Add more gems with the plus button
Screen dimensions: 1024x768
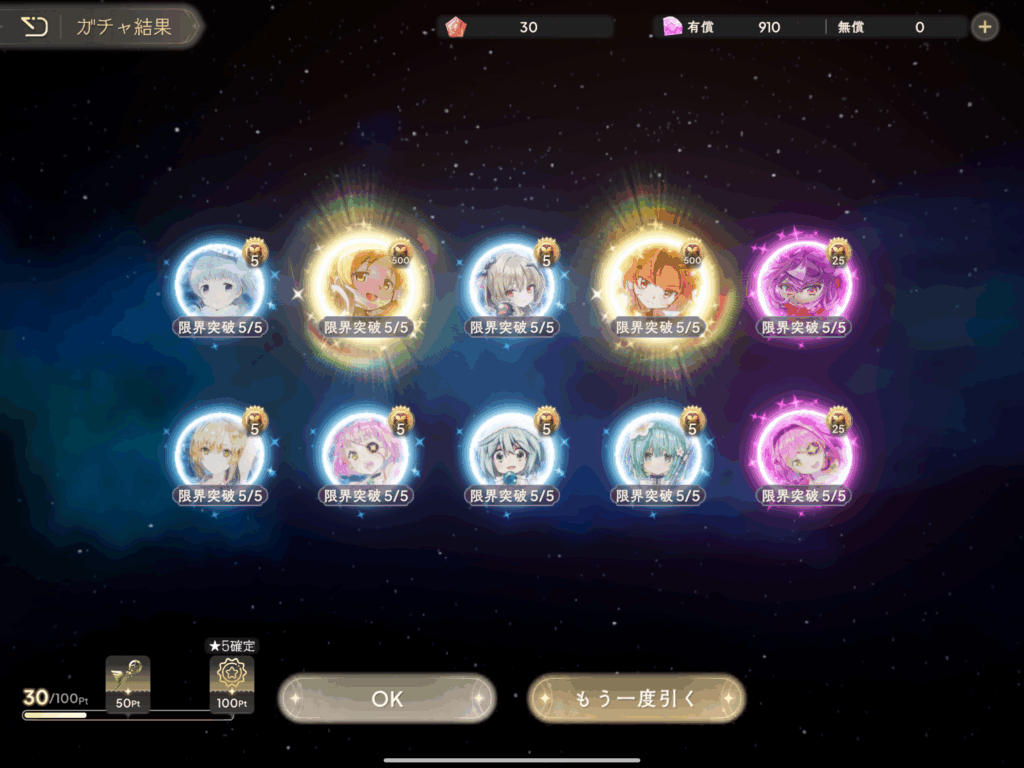[984, 27]
